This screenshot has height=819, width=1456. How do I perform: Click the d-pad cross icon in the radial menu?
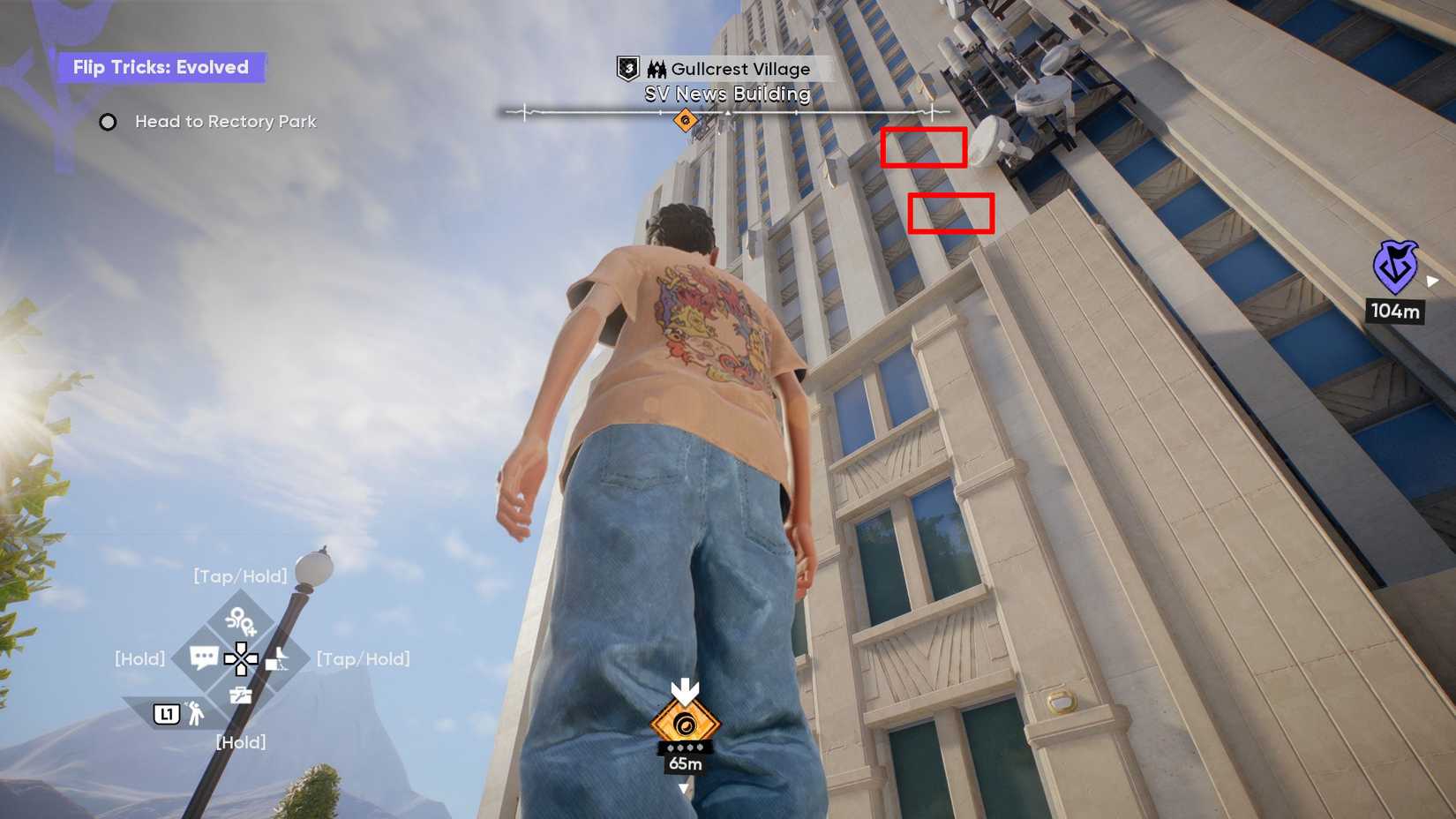click(242, 659)
